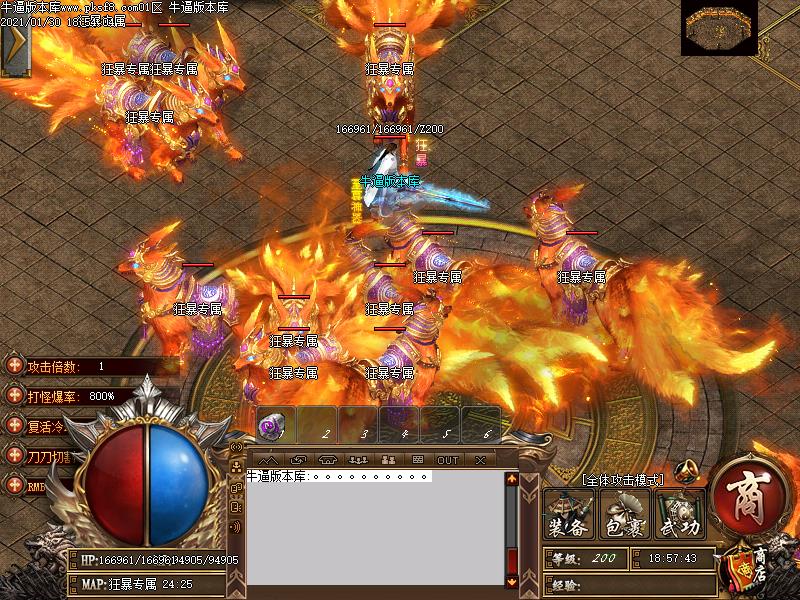The height and width of the screenshot is (600, 800).
Task: Expand the arrow tab at top-left edge
Action: (x=15, y=48)
